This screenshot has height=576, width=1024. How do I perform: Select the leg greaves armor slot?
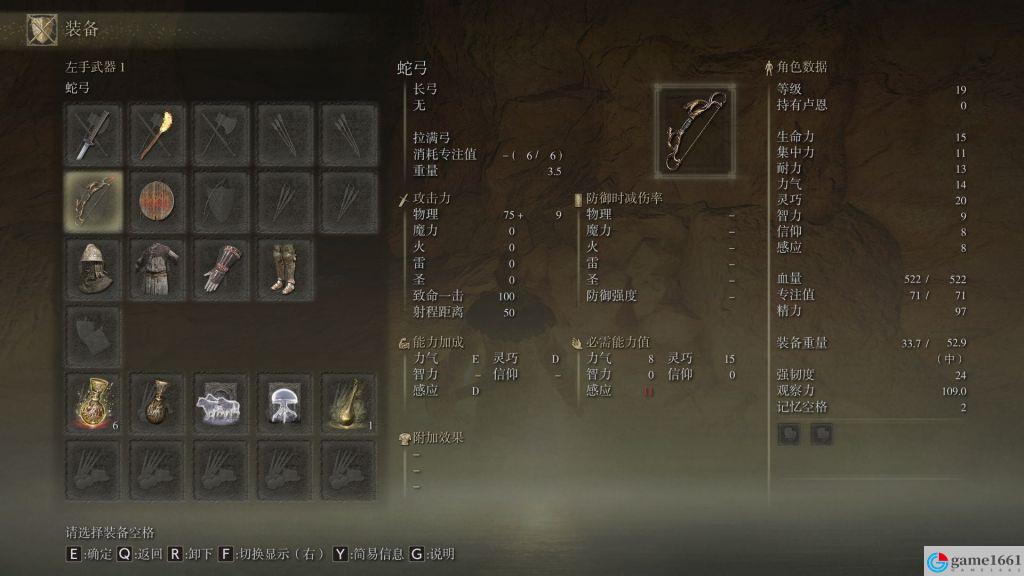(x=286, y=267)
